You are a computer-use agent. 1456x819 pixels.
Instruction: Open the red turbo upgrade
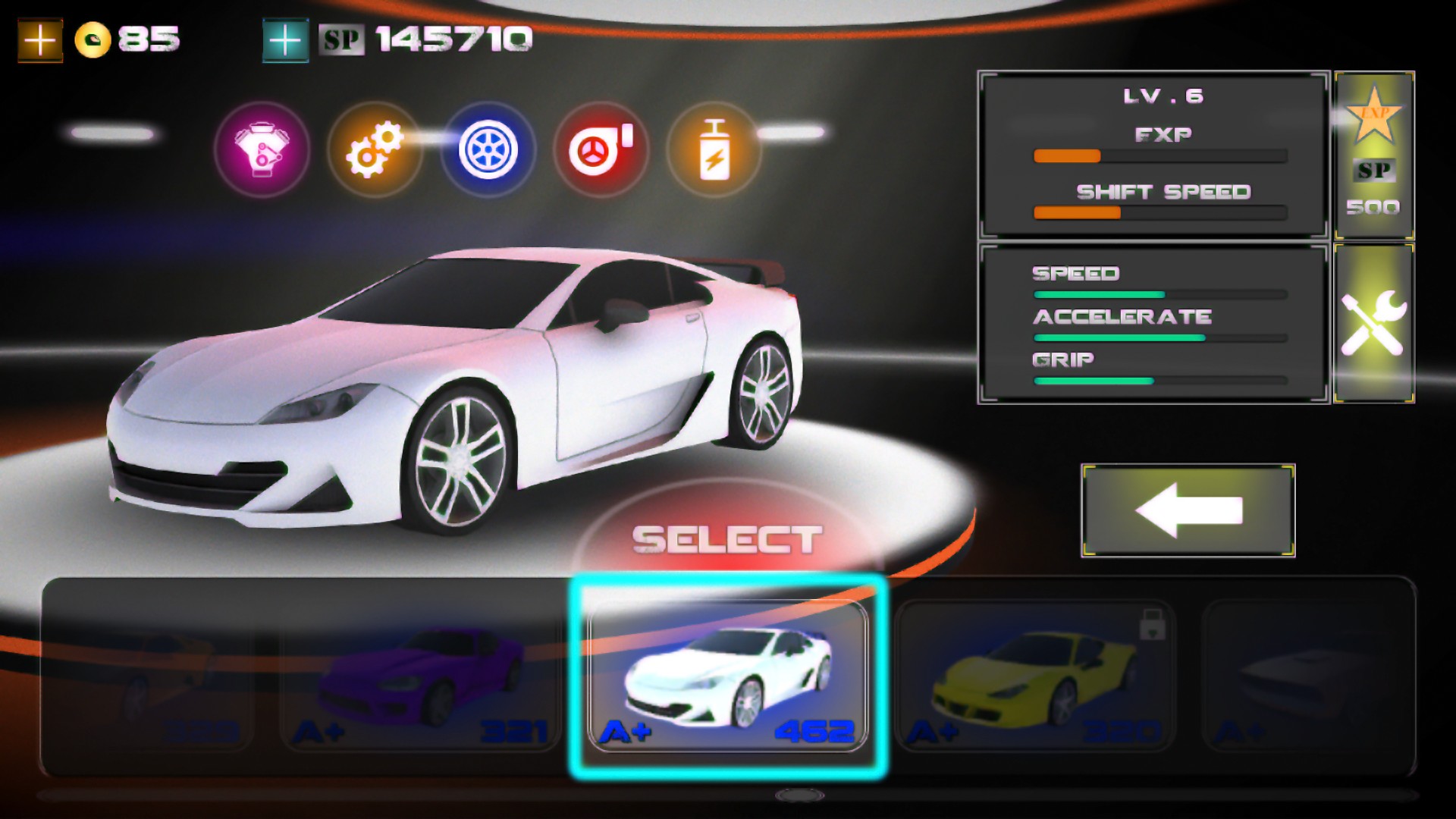point(601,150)
